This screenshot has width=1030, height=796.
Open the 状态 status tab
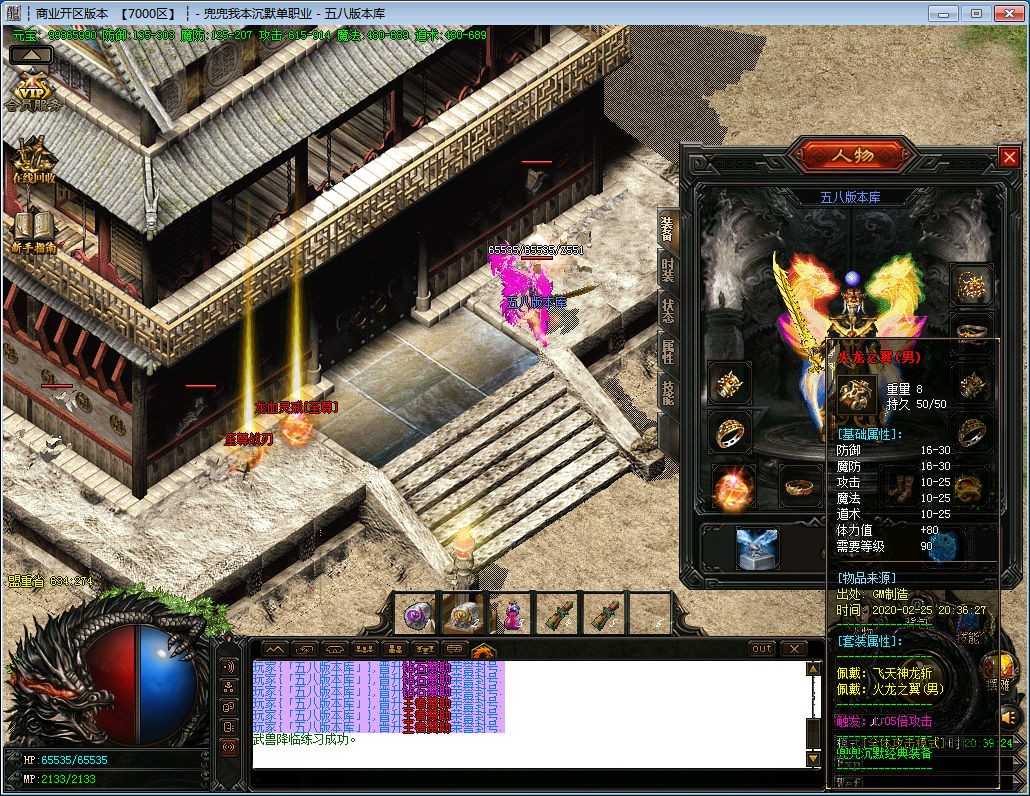[667, 309]
